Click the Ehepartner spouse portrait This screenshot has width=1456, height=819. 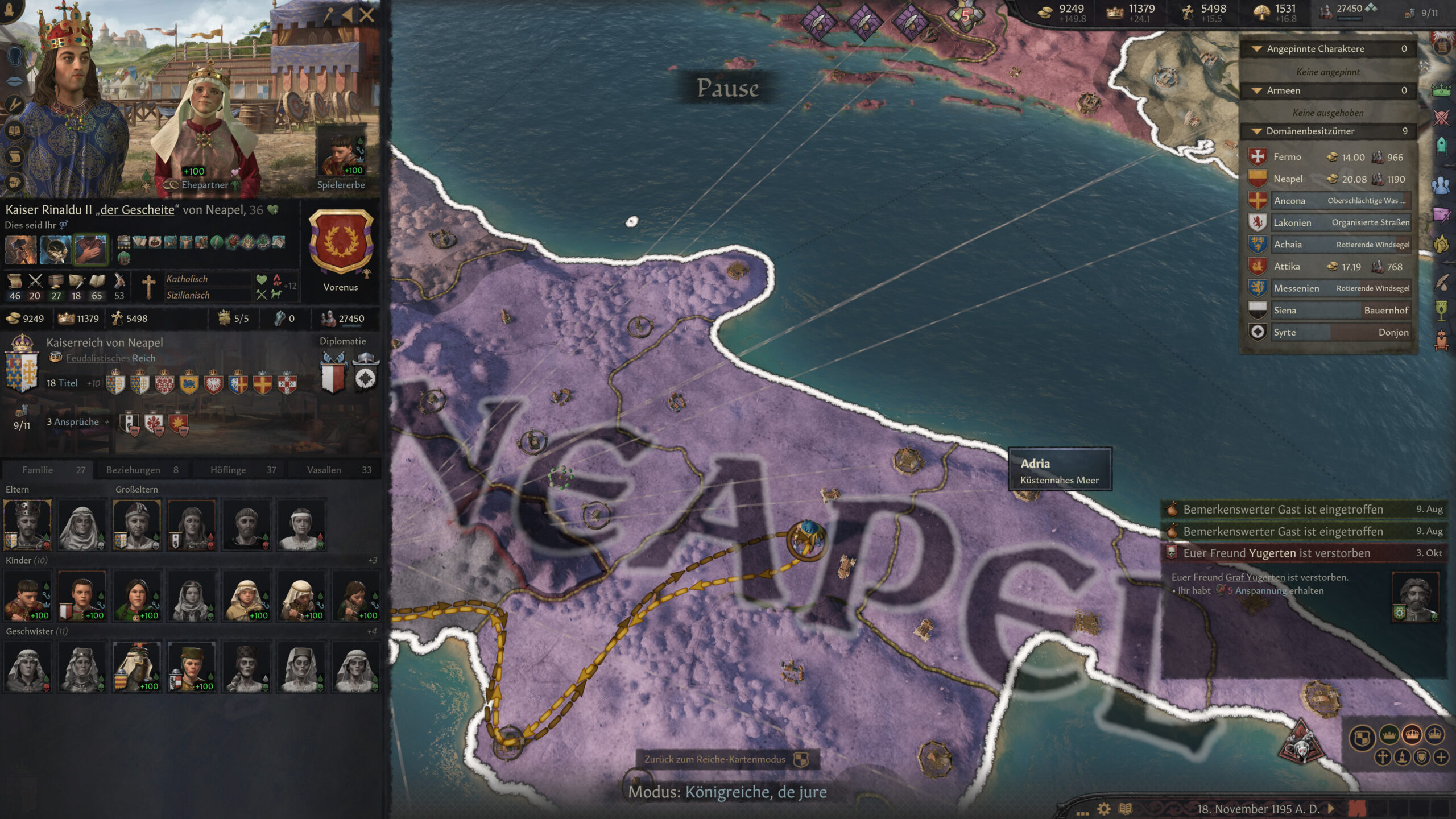[205, 125]
